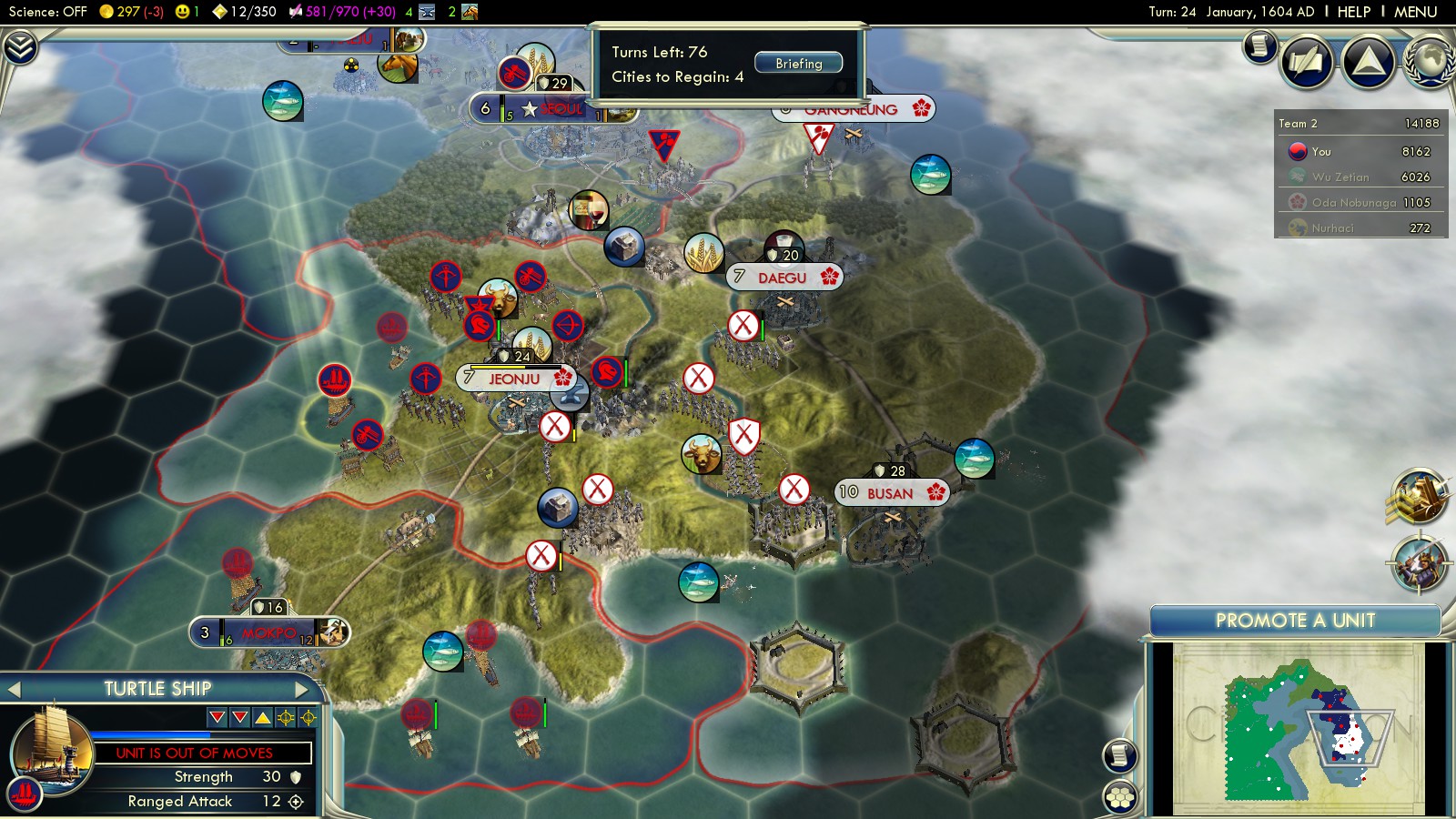Select the Jeonju city banner
This screenshot has width=1456, height=819.
(x=515, y=379)
